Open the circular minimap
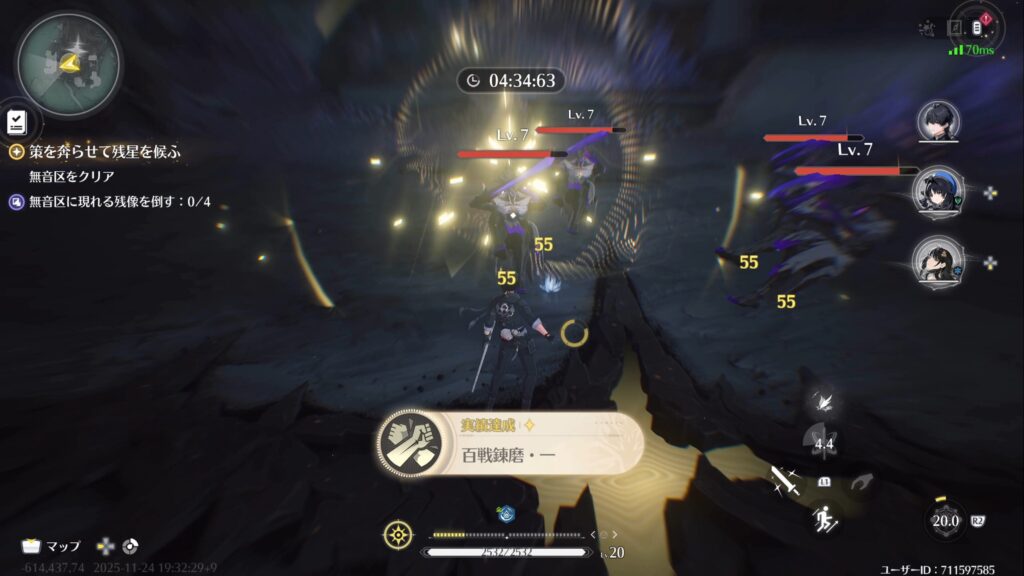This screenshot has width=1024, height=576. 68,64
